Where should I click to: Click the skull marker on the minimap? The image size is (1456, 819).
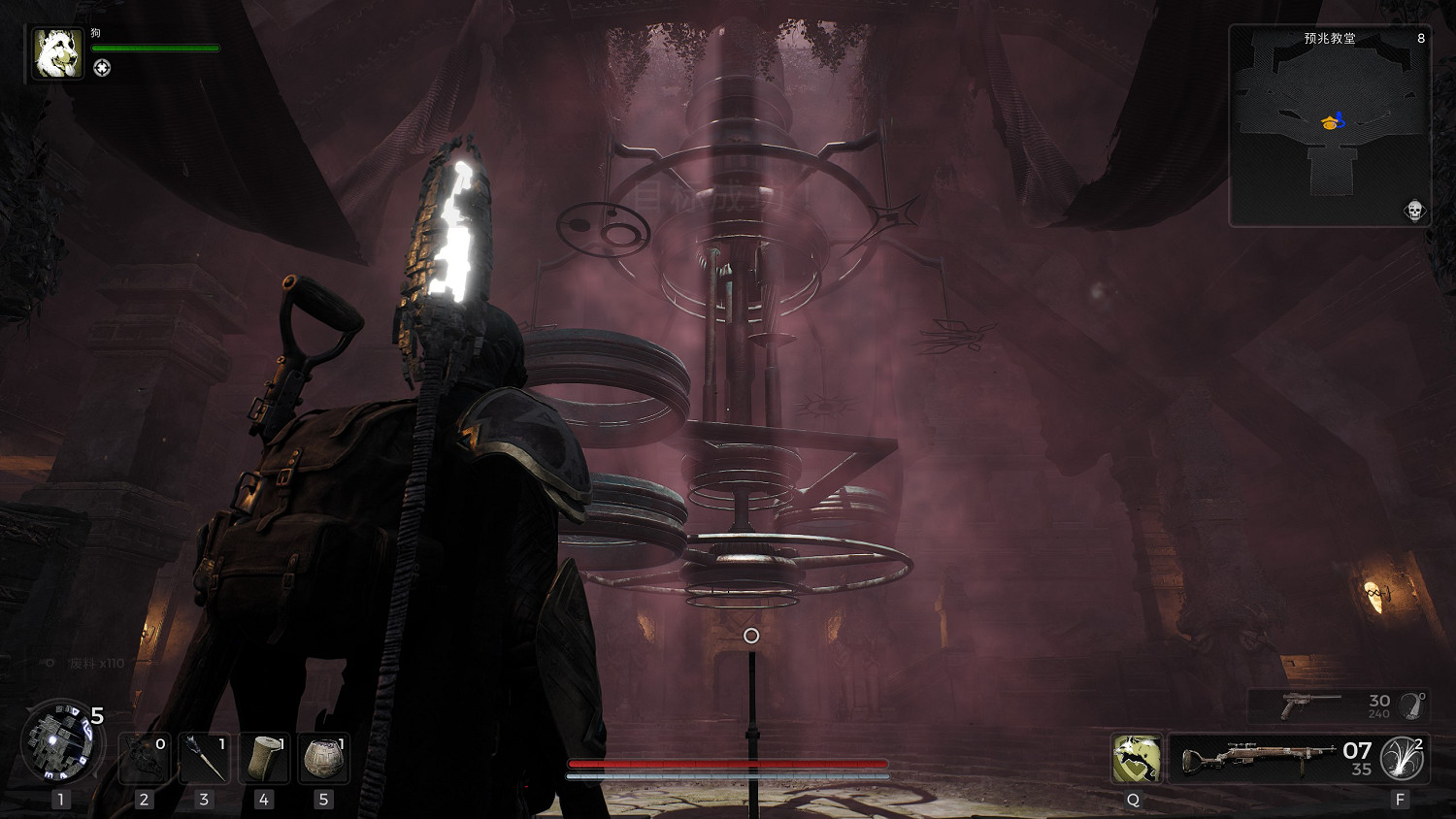pos(1414,211)
